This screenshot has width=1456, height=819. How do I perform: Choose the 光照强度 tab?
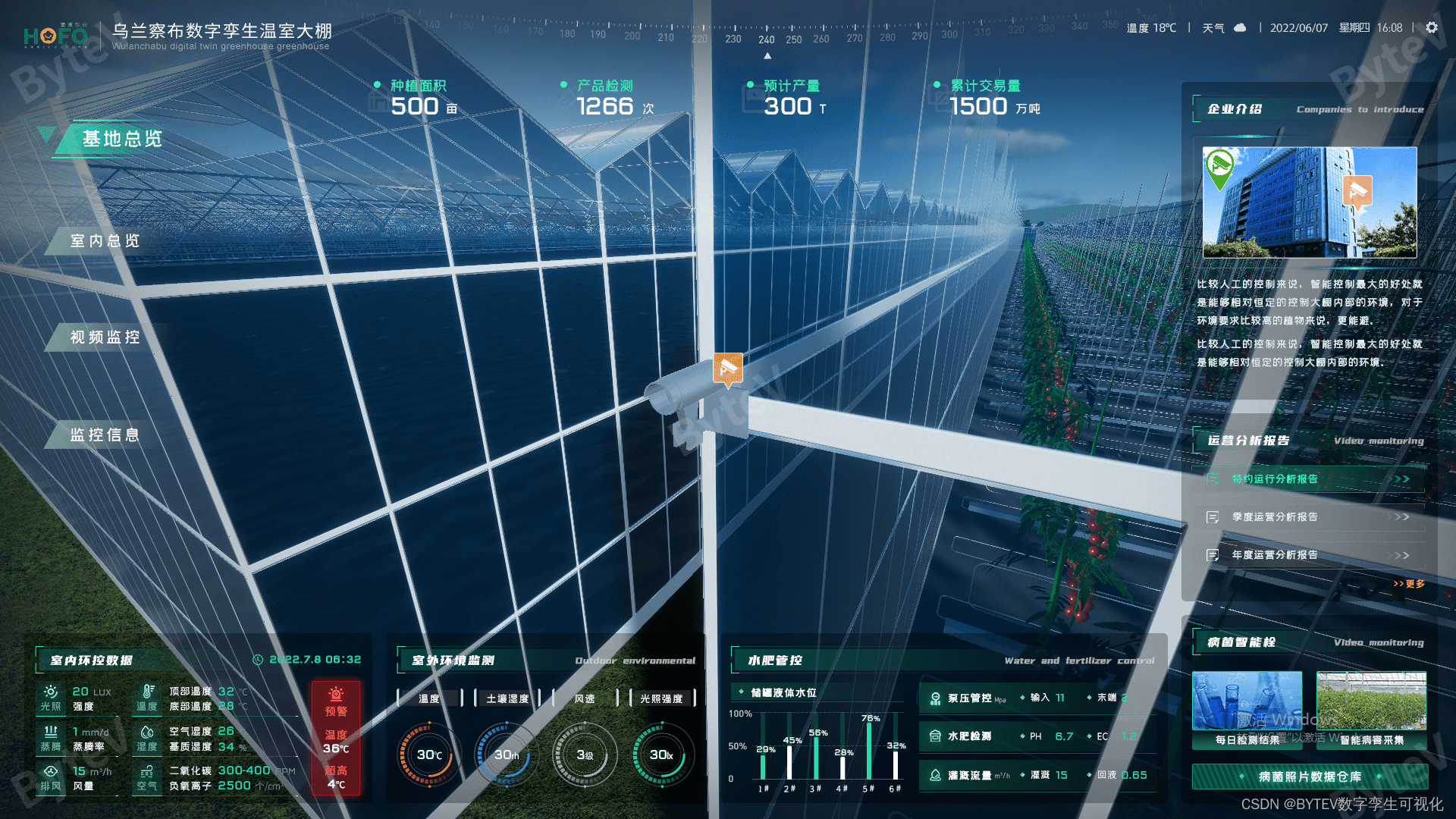(x=661, y=698)
